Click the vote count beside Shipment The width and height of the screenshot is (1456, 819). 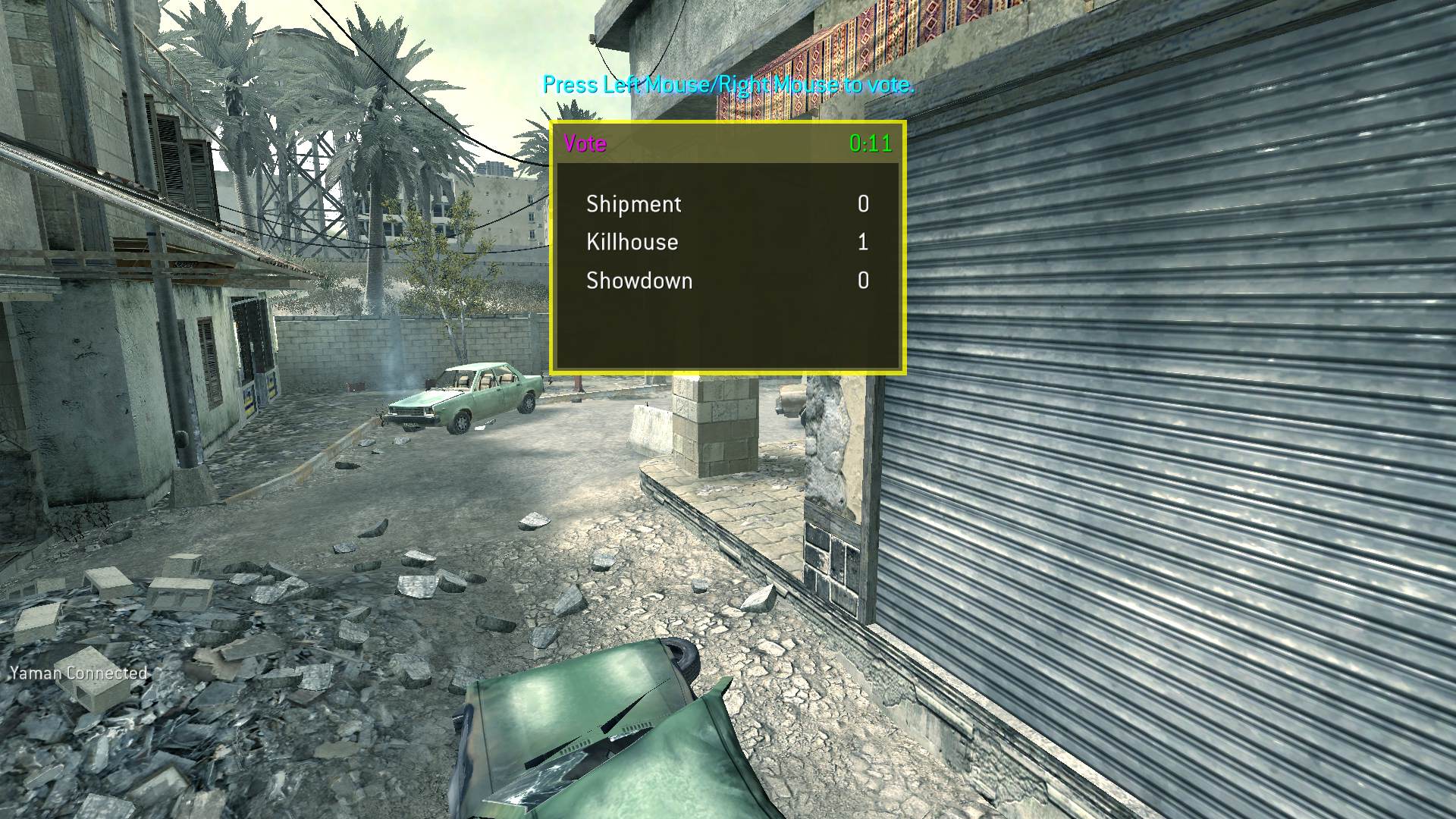click(x=865, y=204)
